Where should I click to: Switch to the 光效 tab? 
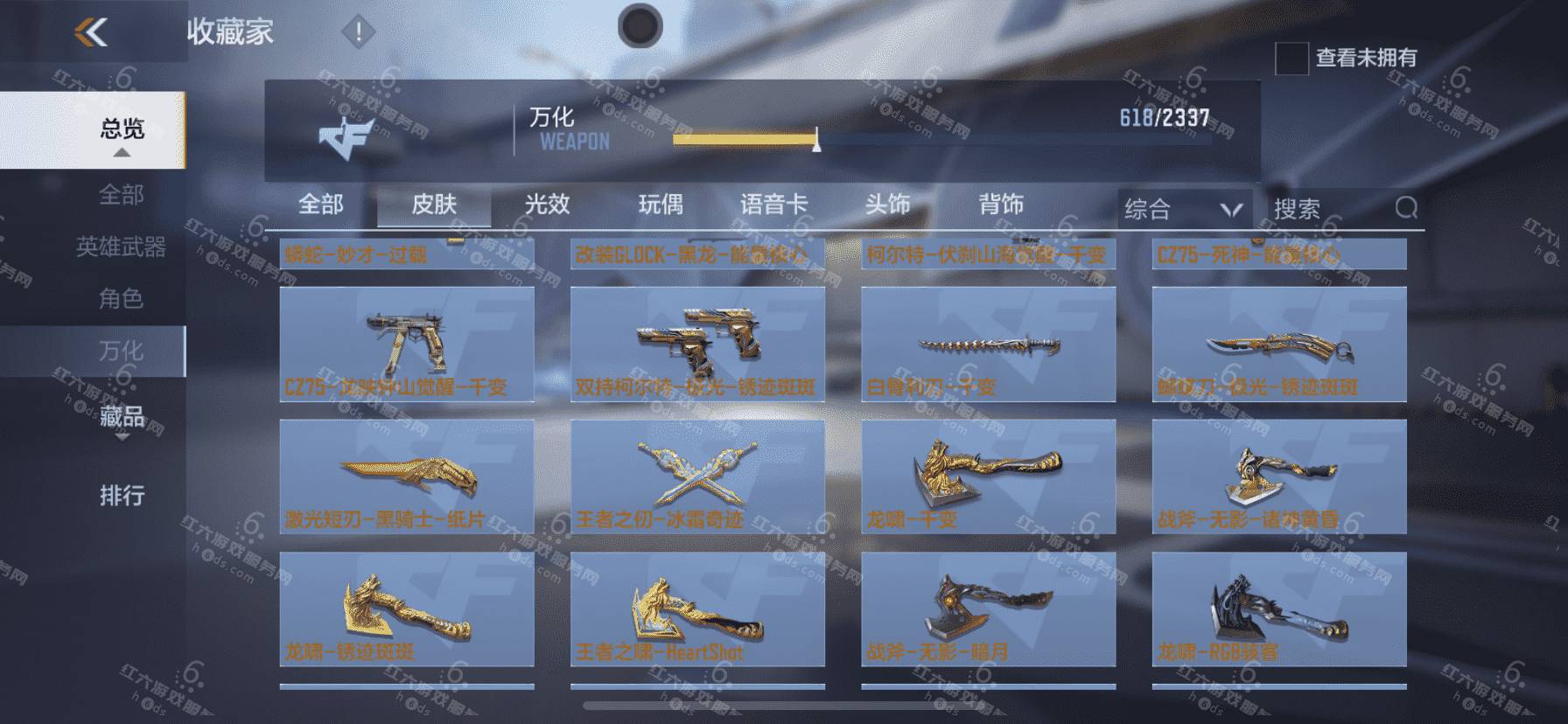(547, 205)
